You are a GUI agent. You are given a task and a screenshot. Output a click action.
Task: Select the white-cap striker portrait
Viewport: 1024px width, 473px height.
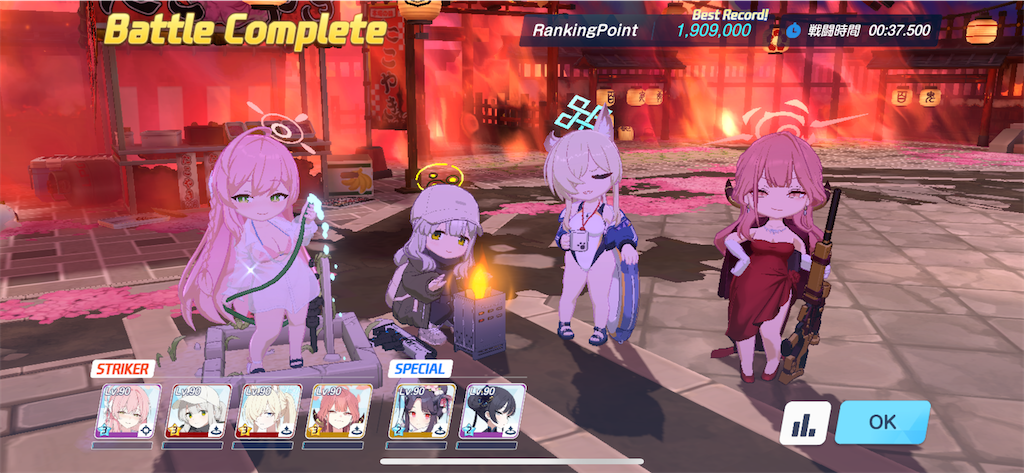point(197,412)
